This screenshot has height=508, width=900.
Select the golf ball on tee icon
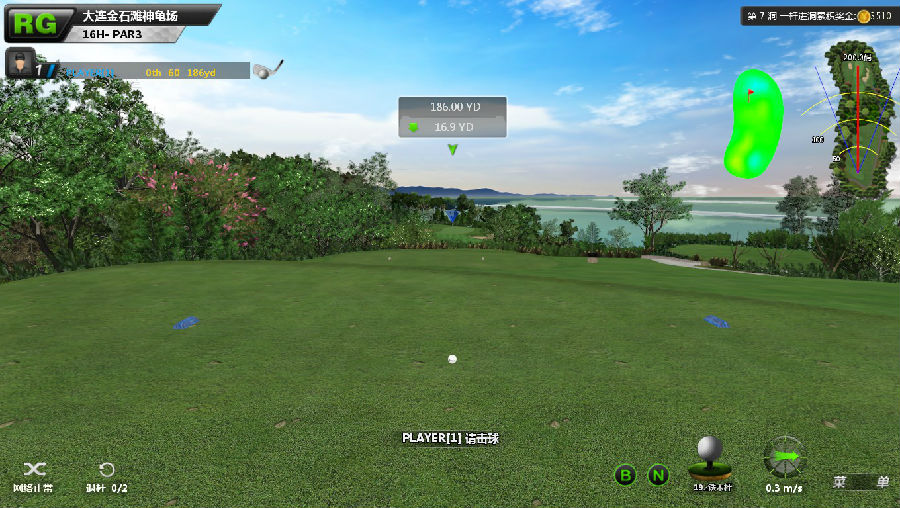pos(710,457)
